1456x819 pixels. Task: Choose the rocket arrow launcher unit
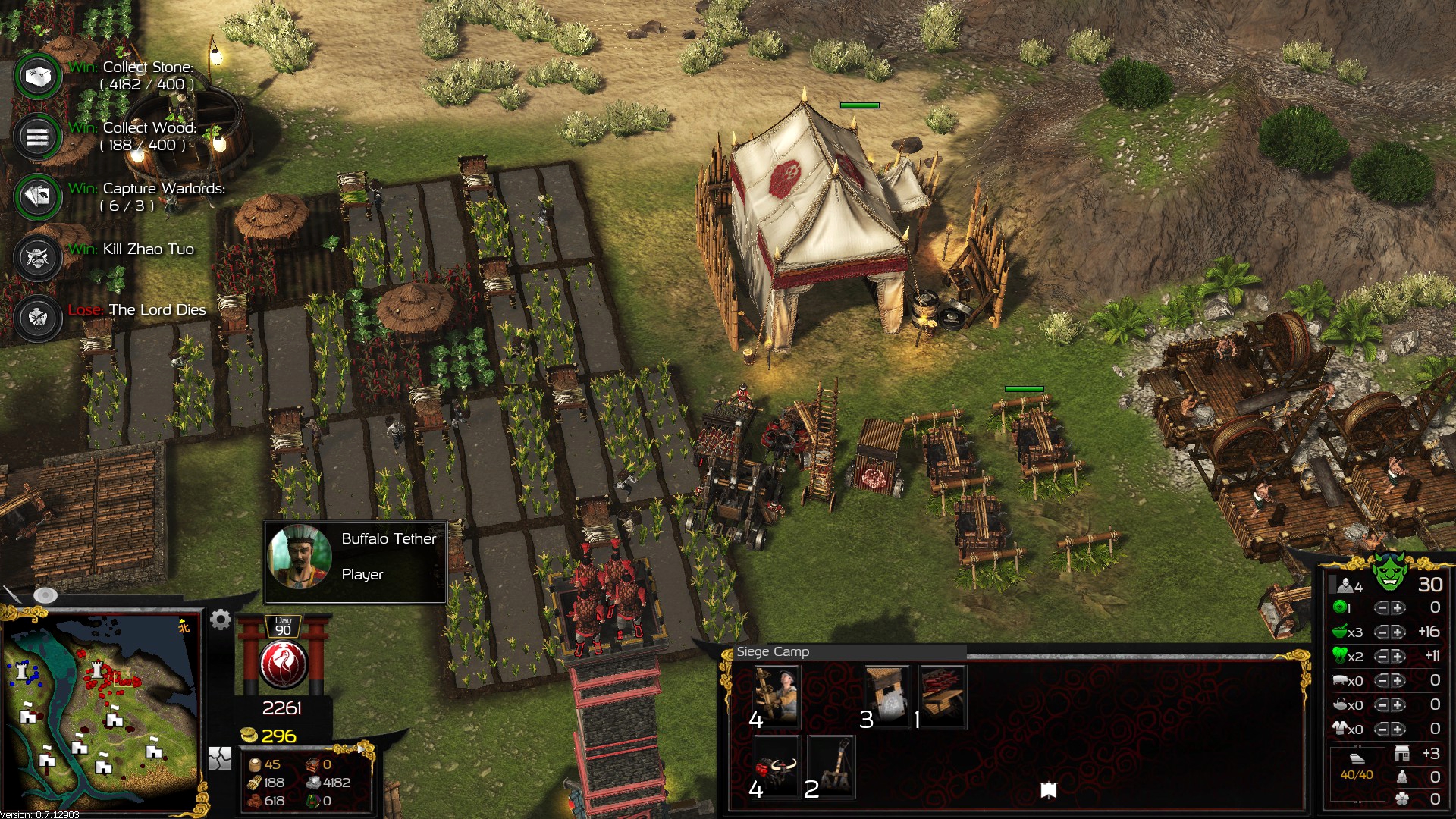point(942,695)
